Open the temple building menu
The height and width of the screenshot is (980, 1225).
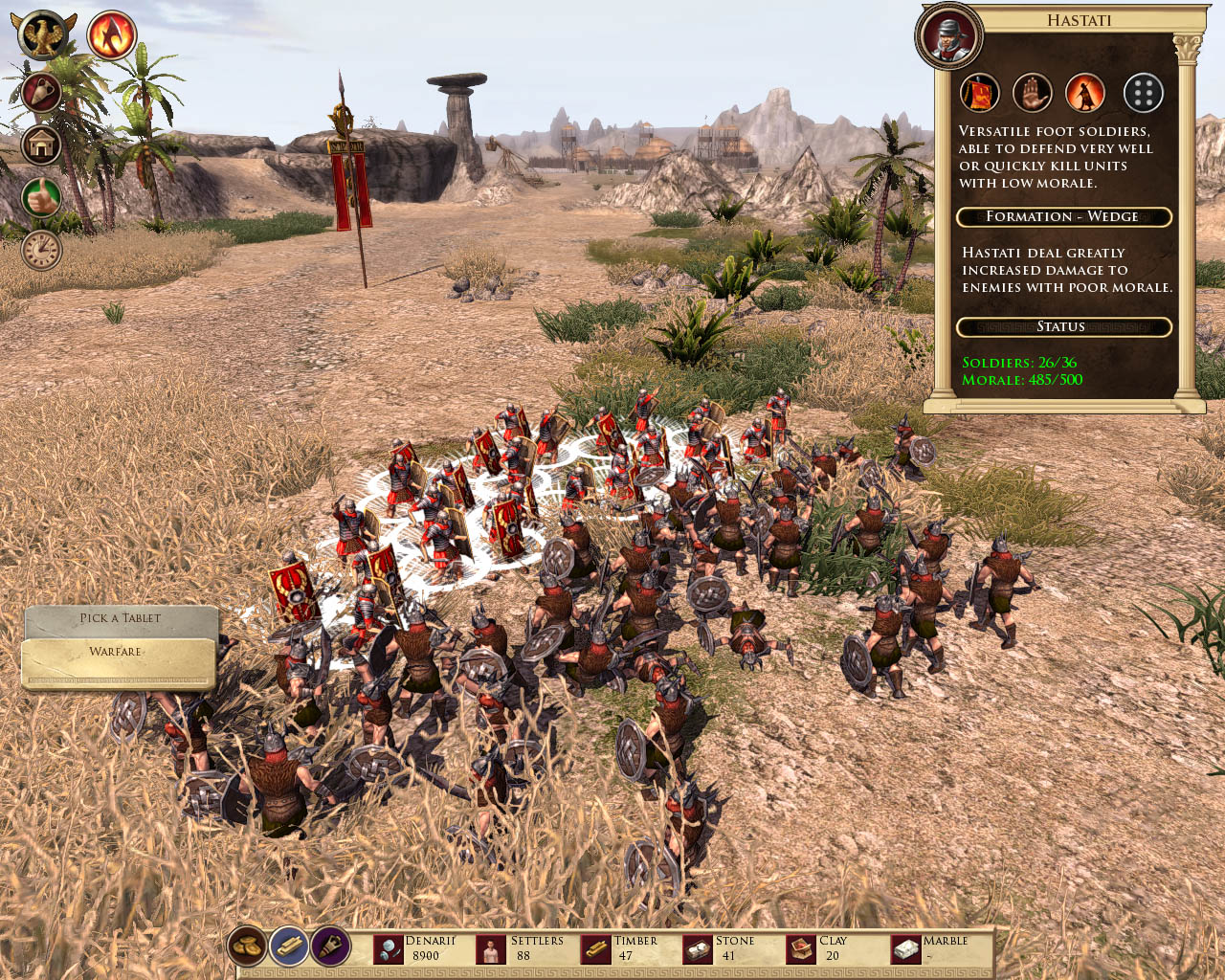(42, 145)
